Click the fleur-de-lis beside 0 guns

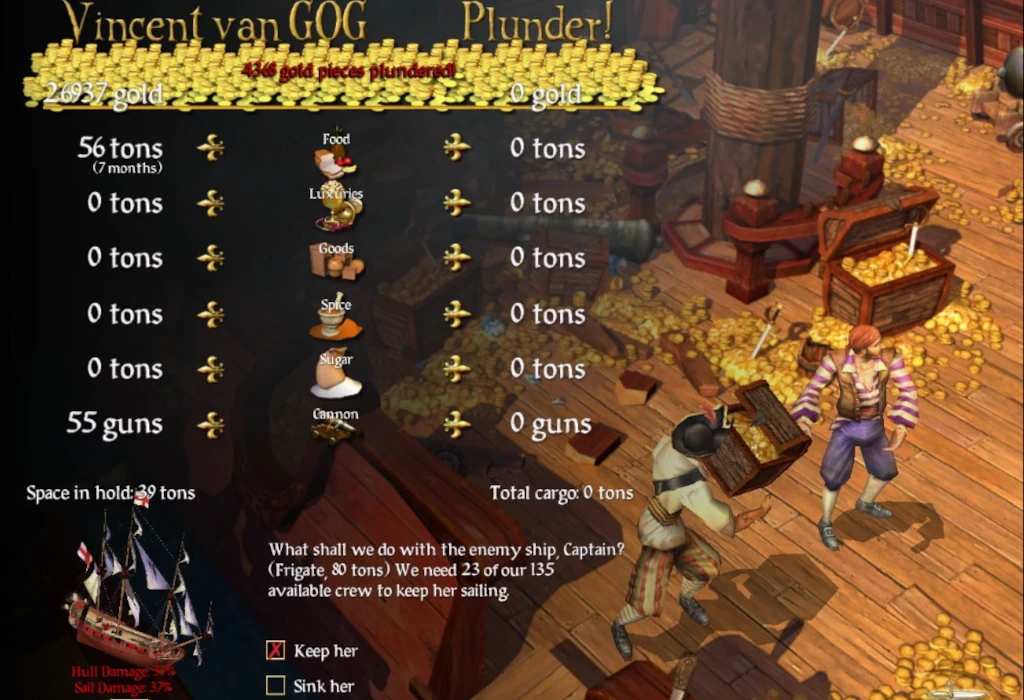457,425
